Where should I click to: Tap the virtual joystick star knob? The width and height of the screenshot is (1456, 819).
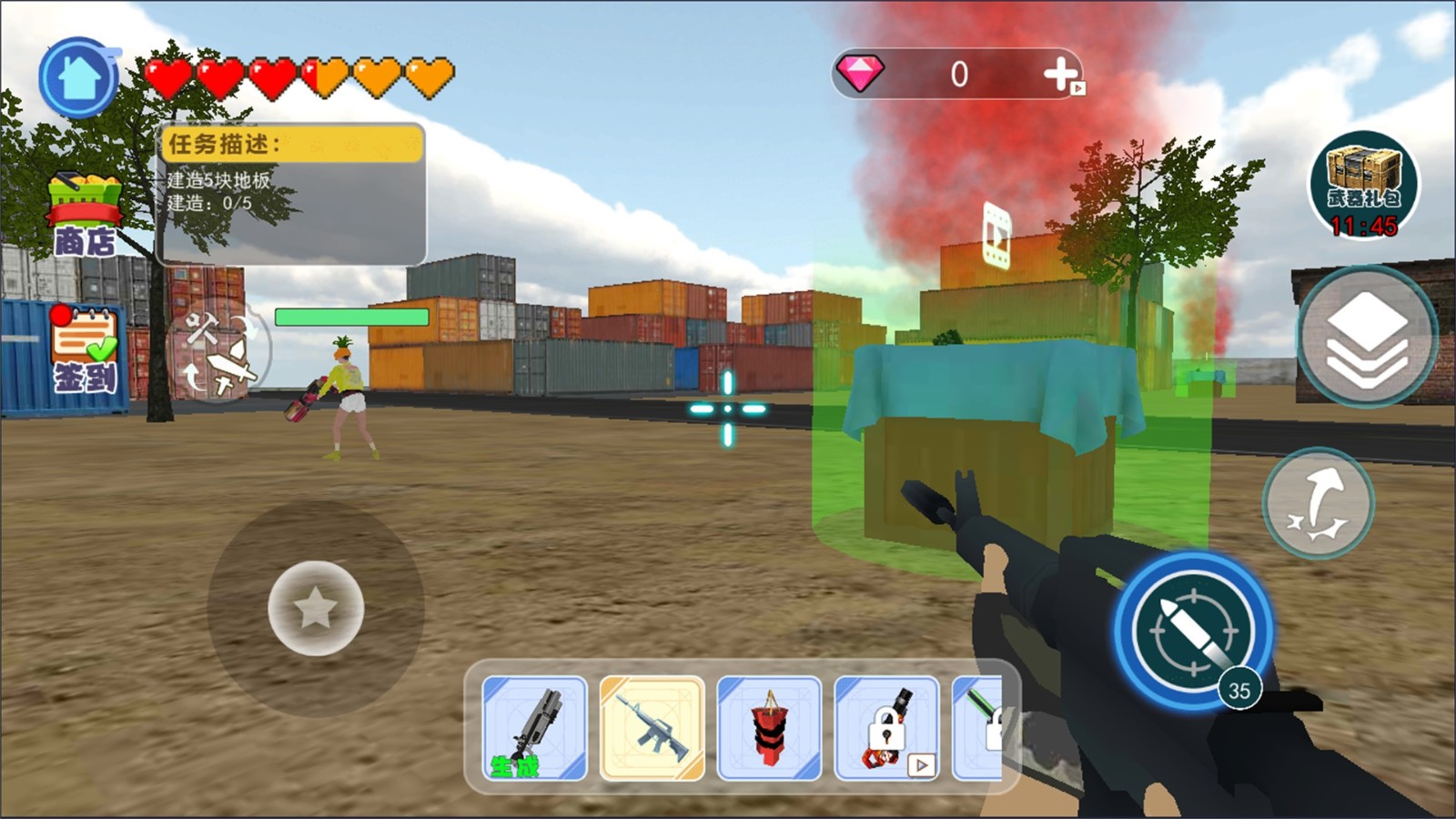tap(316, 608)
